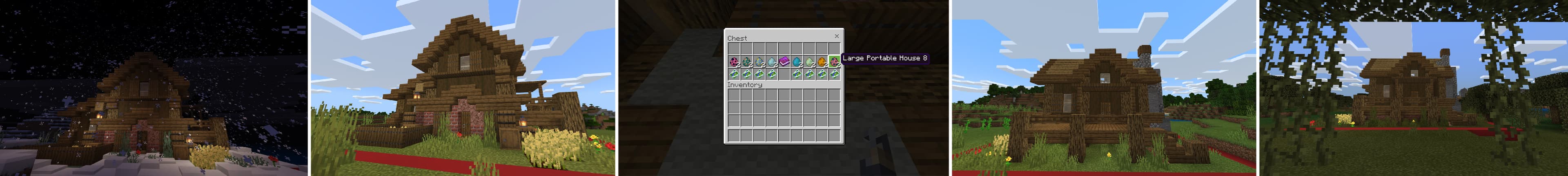Pick up the purple book
This screenshot has width=1568, height=176.
pyautogui.click(x=784, y=61)
